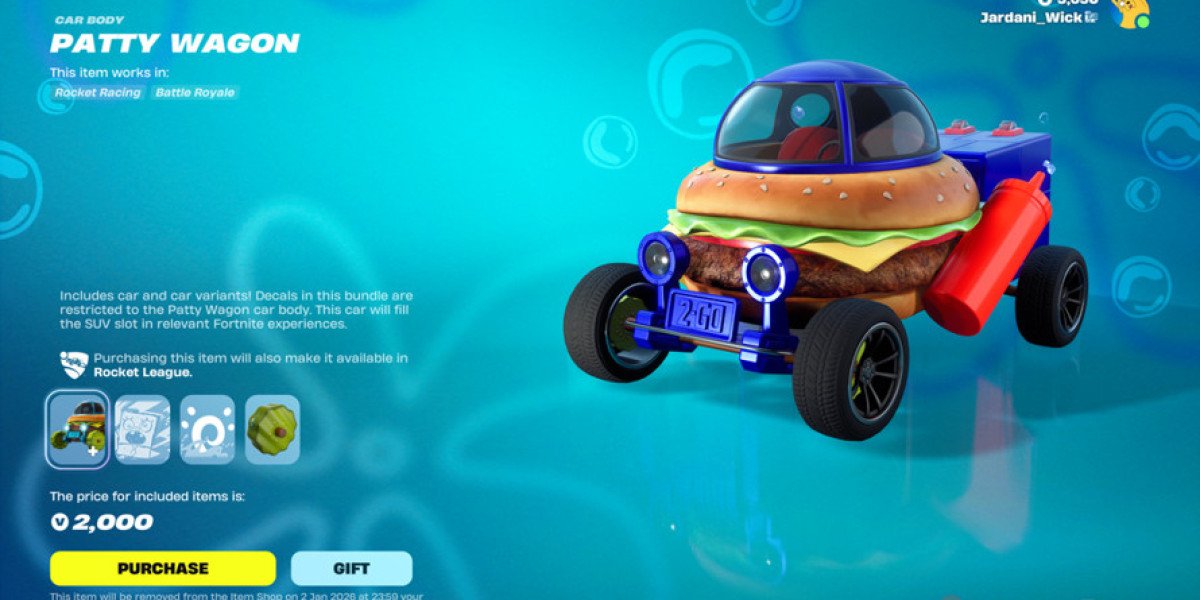
Task: Select the Patty Wagon car body thumbnail
Action: coord(78,429)
